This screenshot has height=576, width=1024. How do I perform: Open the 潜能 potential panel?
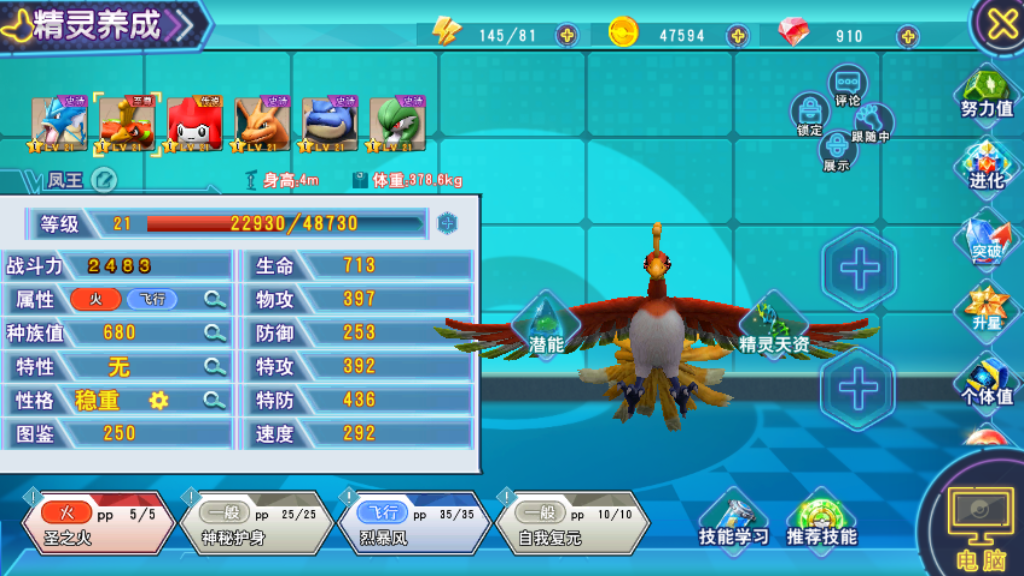click(x=546, y=327)
